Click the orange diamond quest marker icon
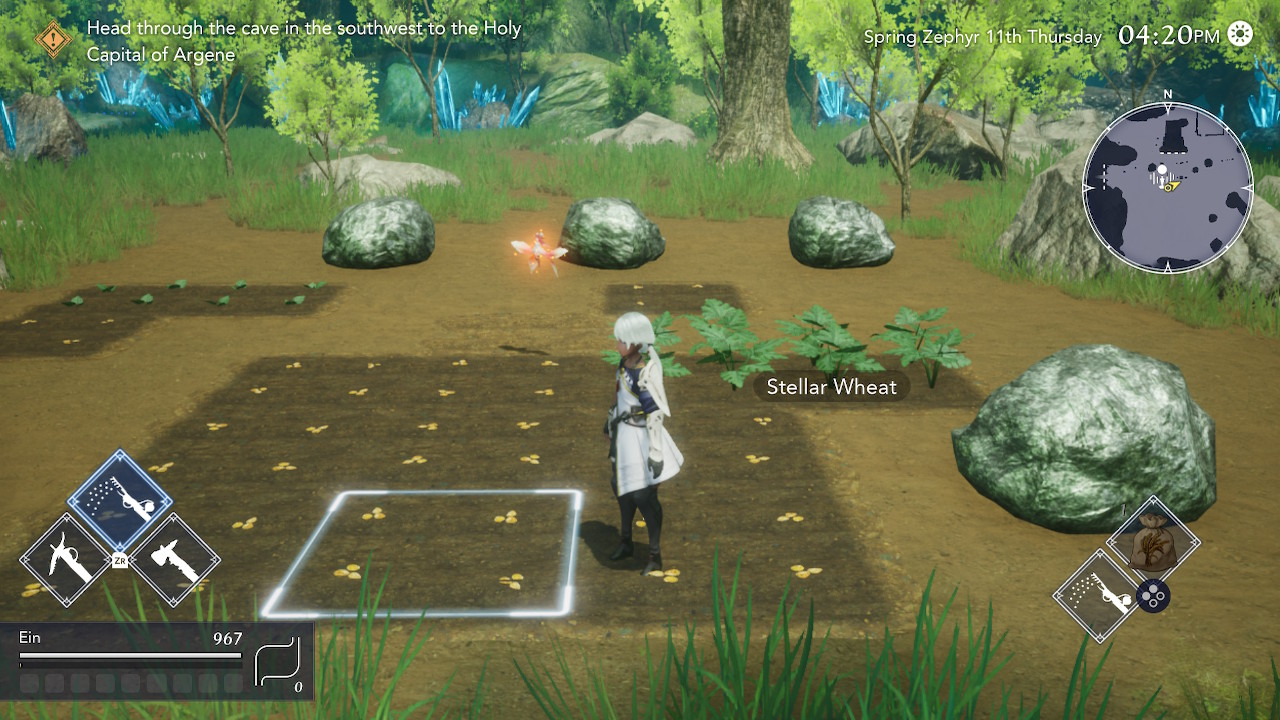This screenshot has height=720, width=1280. 53,40
